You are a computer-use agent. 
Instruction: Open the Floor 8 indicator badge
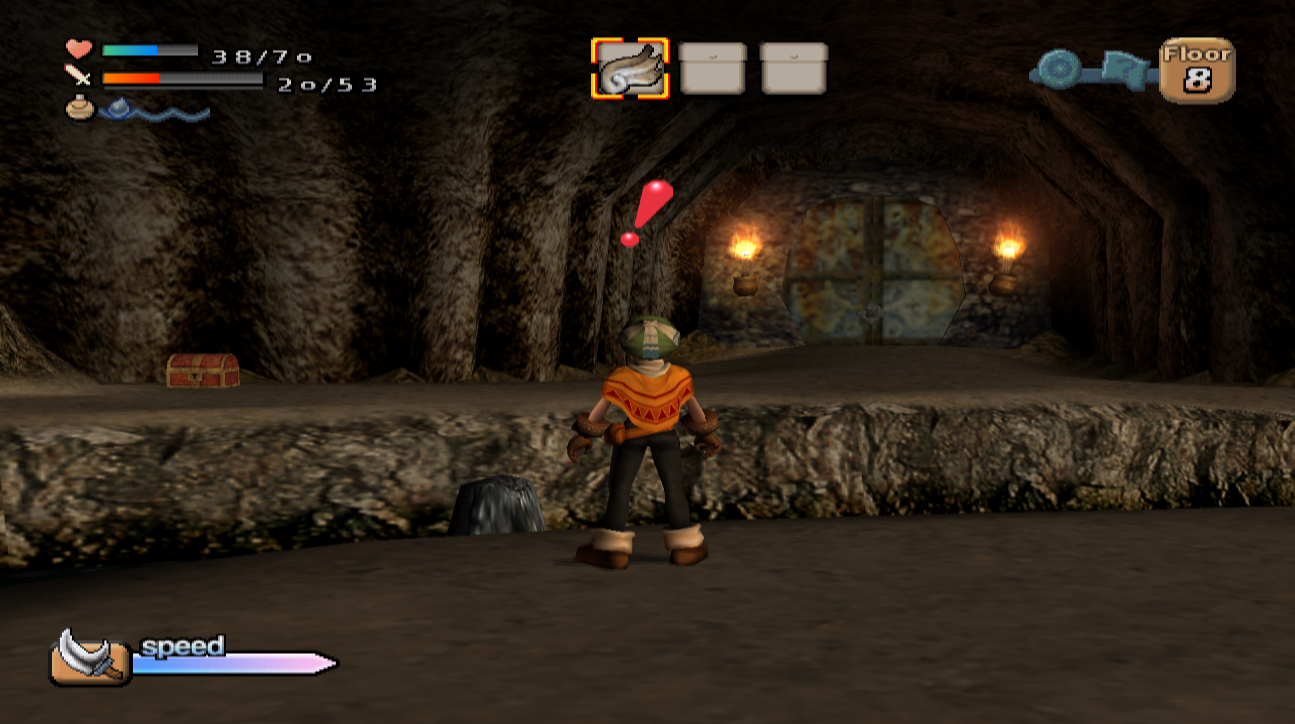(1196, 68)
